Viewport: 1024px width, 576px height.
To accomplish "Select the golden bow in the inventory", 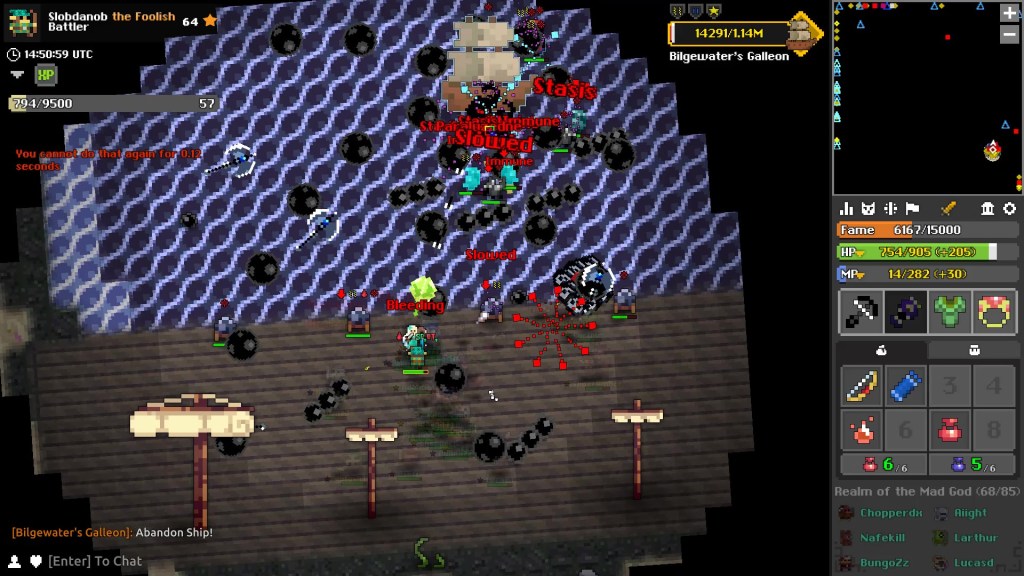I will pyautogui.click(x=859, y=387).
